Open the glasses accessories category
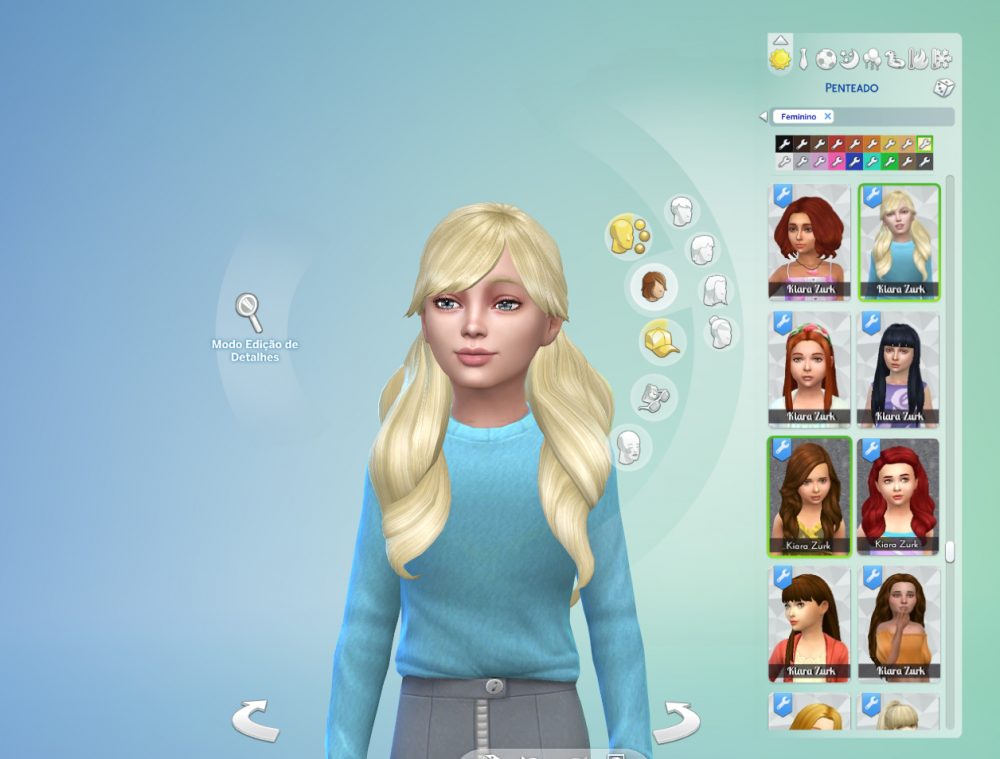The height and width of the screenshot is (759, 1000). 655,397
